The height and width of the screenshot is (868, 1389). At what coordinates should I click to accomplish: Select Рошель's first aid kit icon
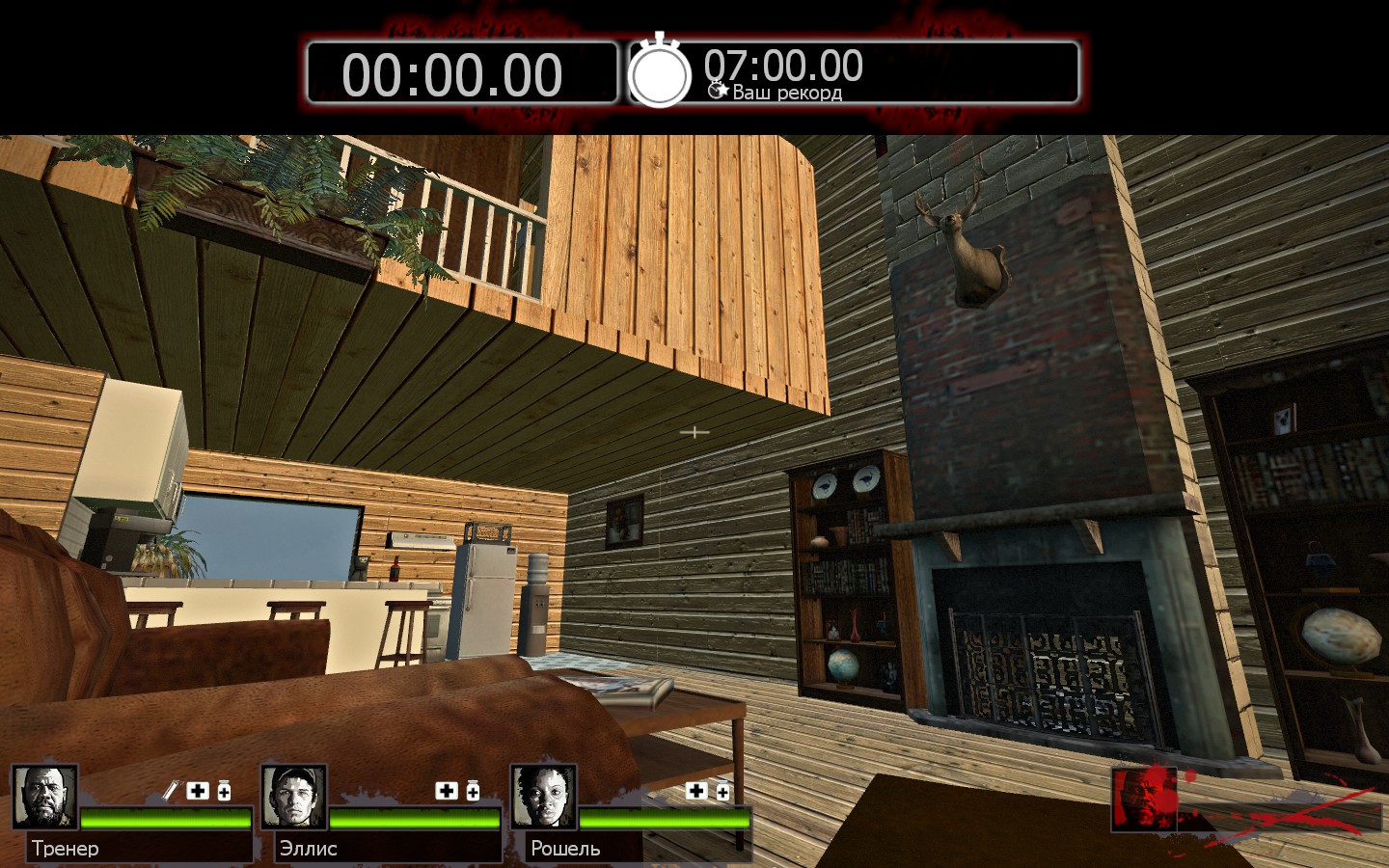696,791
